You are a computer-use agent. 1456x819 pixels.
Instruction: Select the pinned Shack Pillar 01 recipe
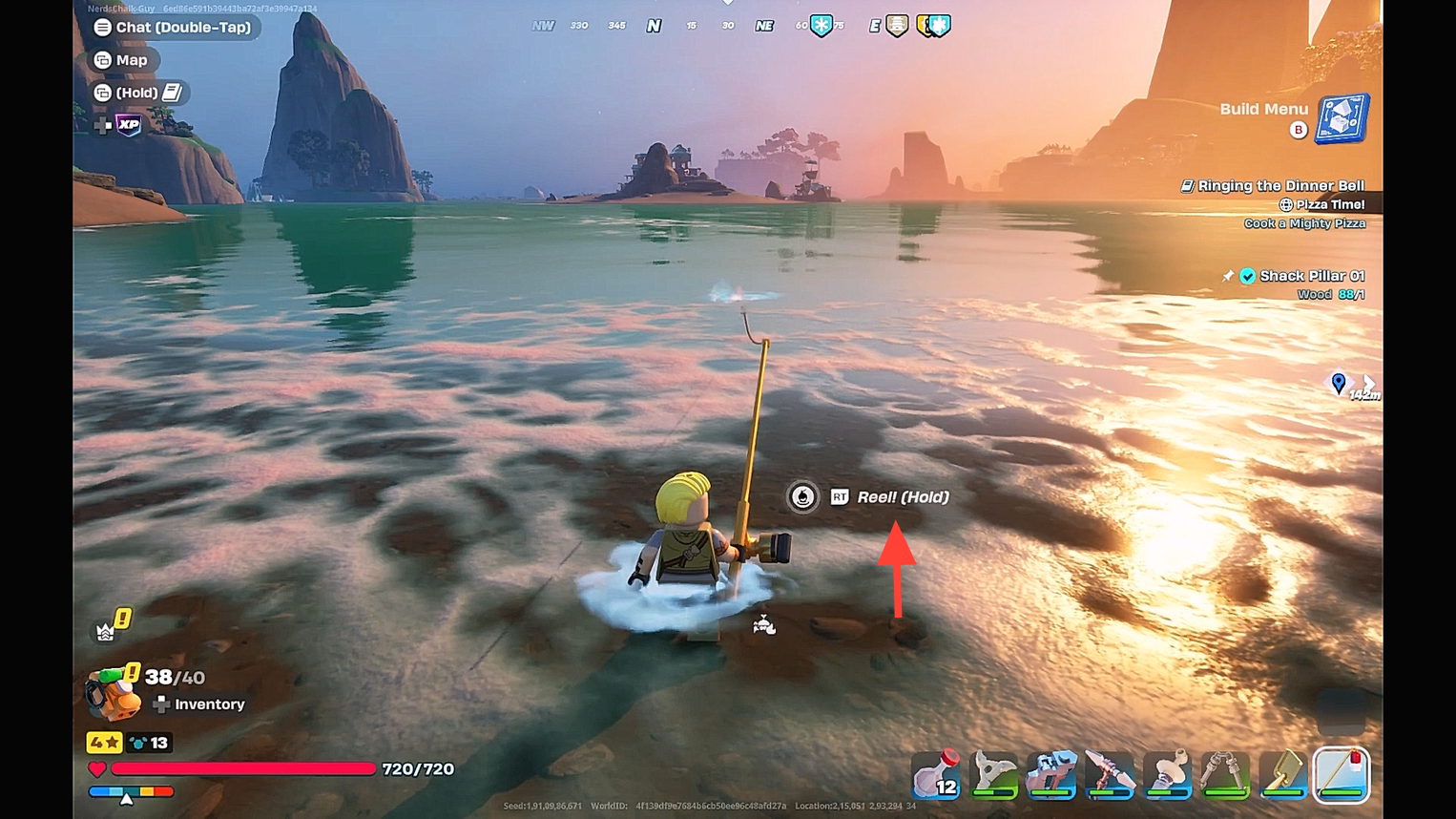[x=1309, y=276]
